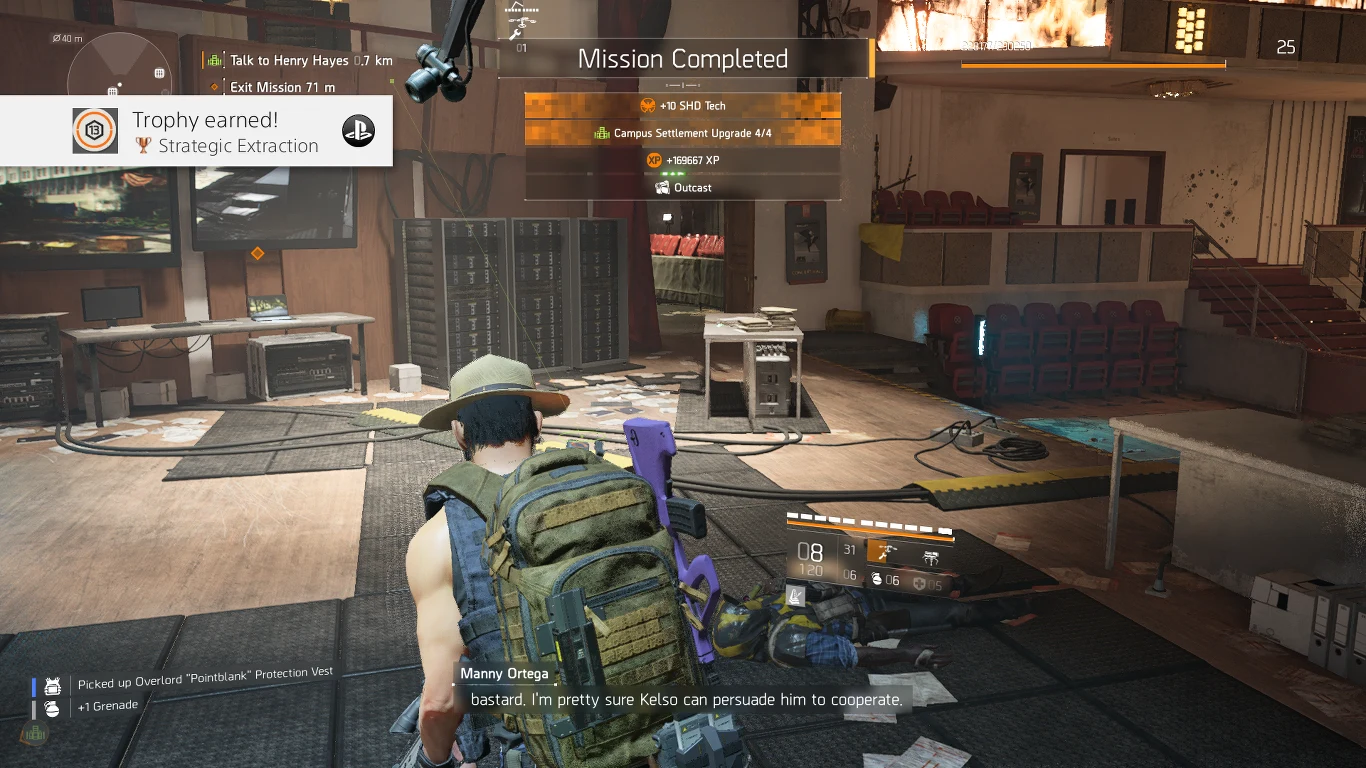Click the orange XP badge icon
Screen dimensions: 1366x768
(x=654, y=160)
